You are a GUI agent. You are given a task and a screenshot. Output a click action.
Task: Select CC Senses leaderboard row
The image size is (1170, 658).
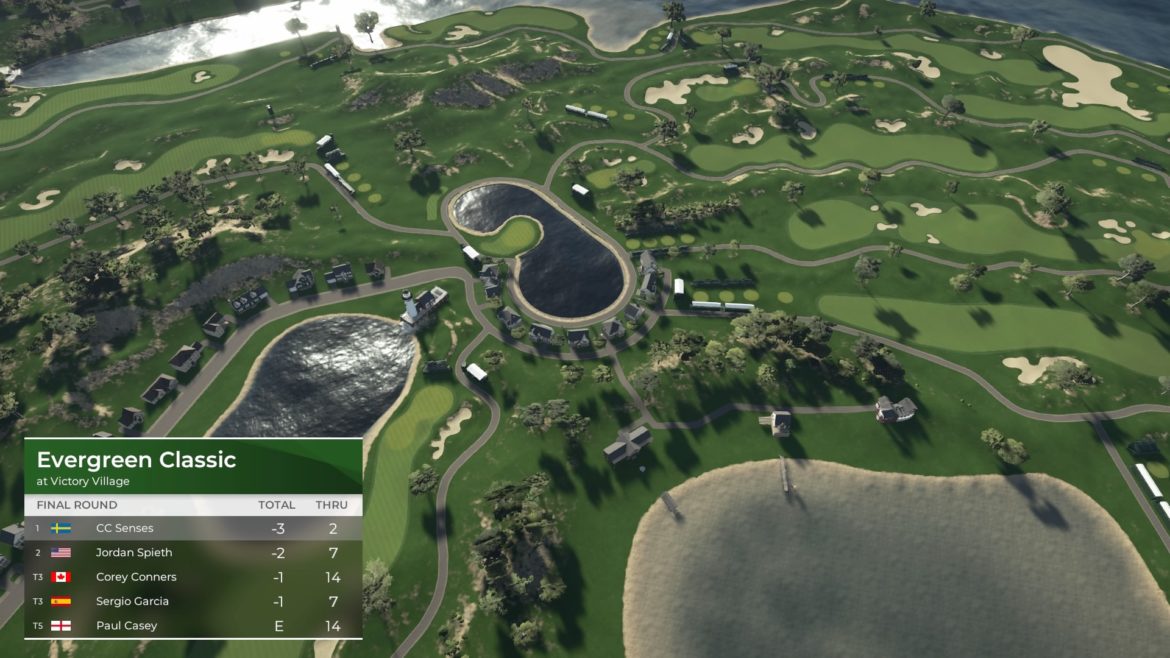click(193, 528)
